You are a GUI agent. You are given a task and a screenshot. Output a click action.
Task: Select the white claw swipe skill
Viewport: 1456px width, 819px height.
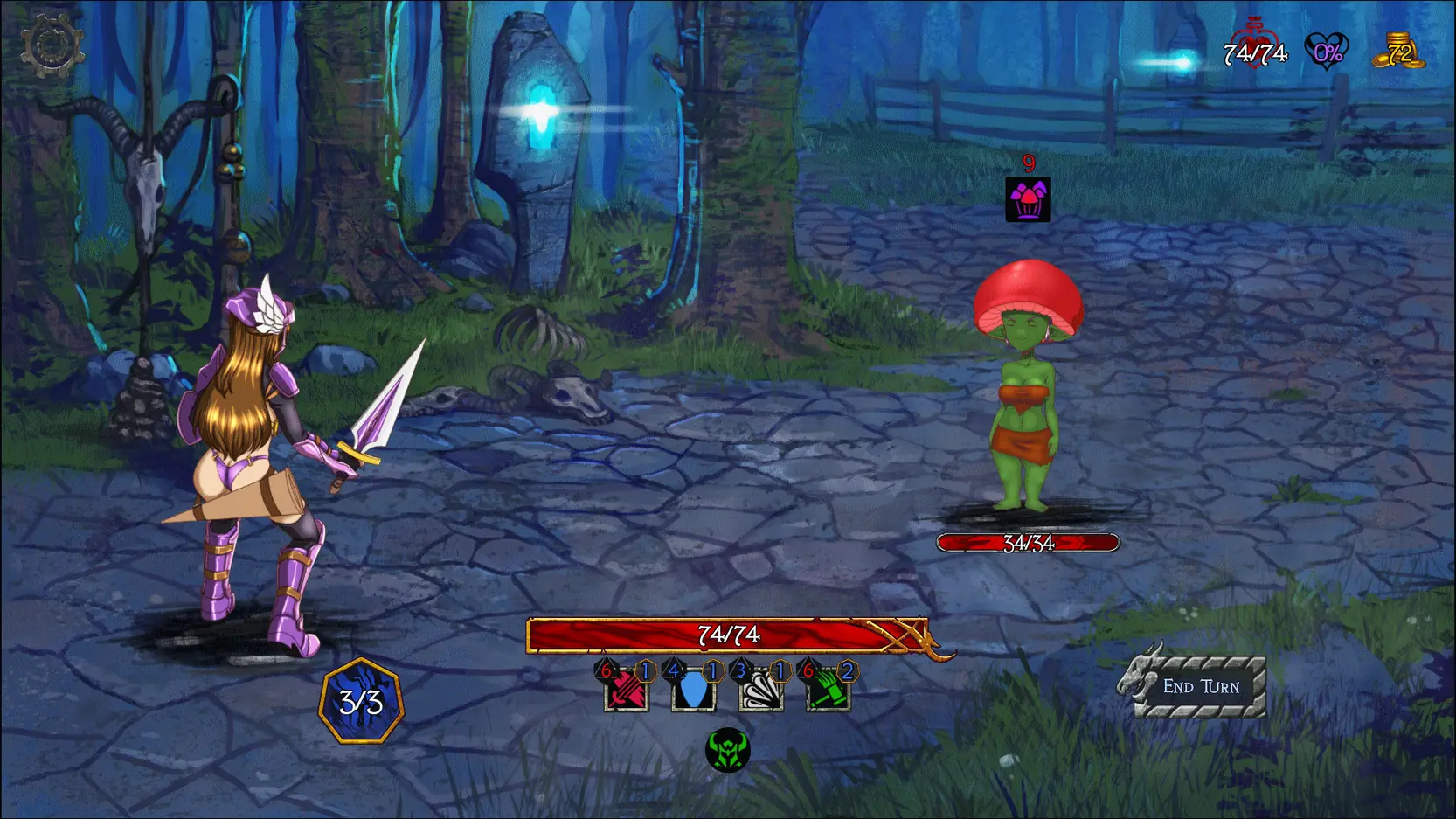(x=760, y=691)
